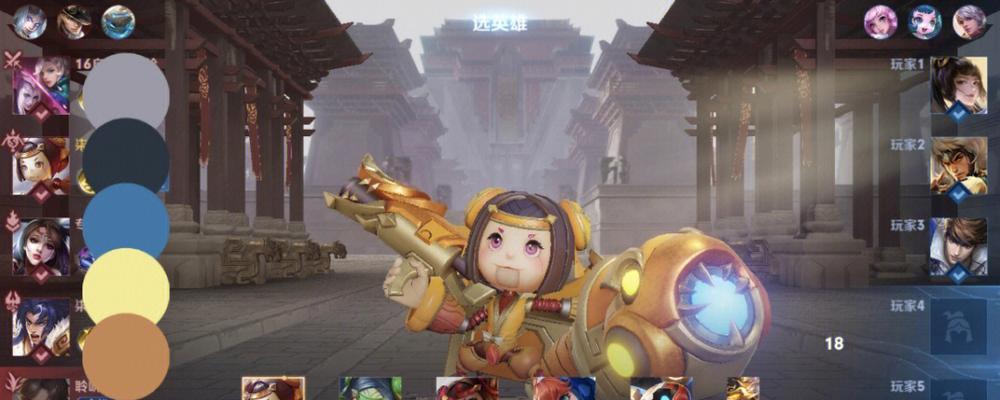
Task: Choose the green-skinned hero thumbnail
Action: click(370, 389)
